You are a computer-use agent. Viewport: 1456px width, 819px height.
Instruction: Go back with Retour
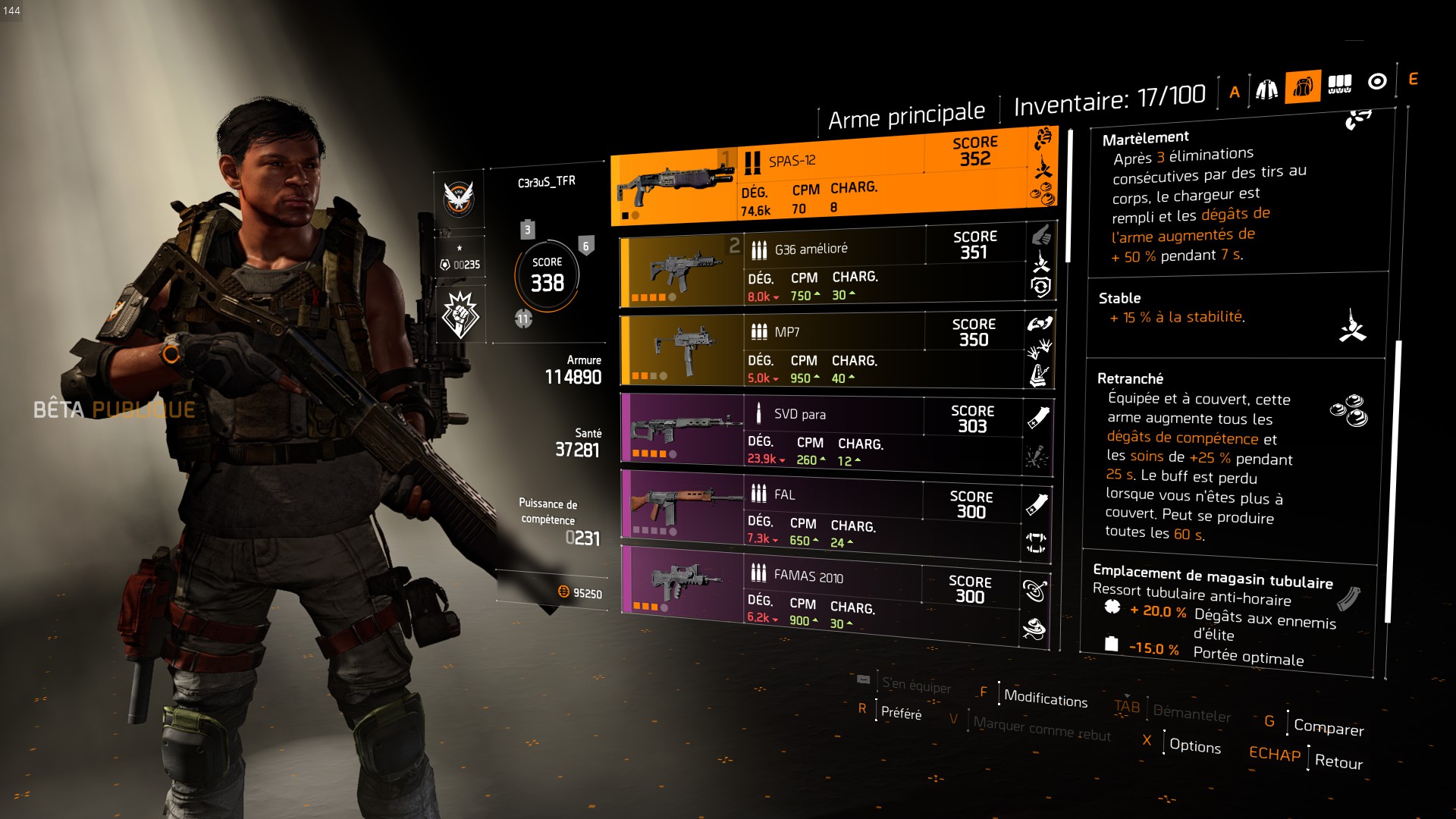[1338, 761]
